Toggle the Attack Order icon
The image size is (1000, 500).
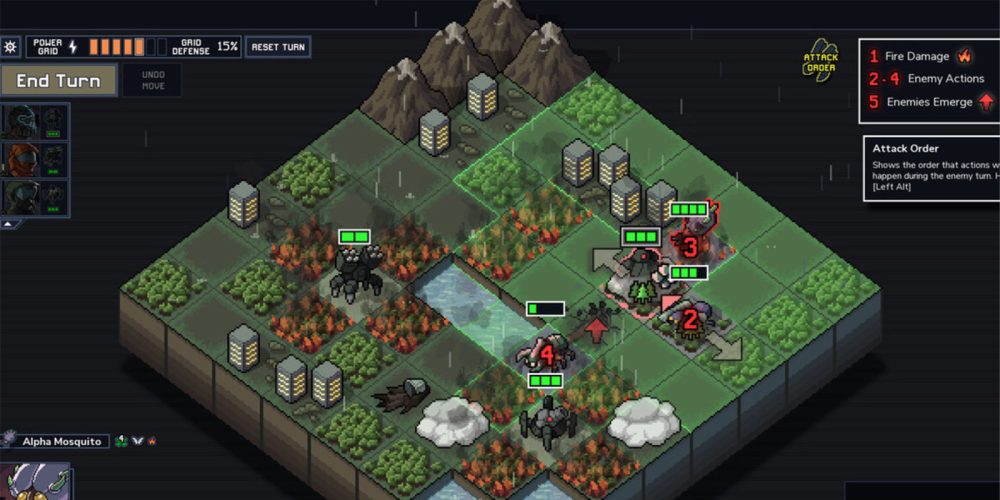point(821,62)
